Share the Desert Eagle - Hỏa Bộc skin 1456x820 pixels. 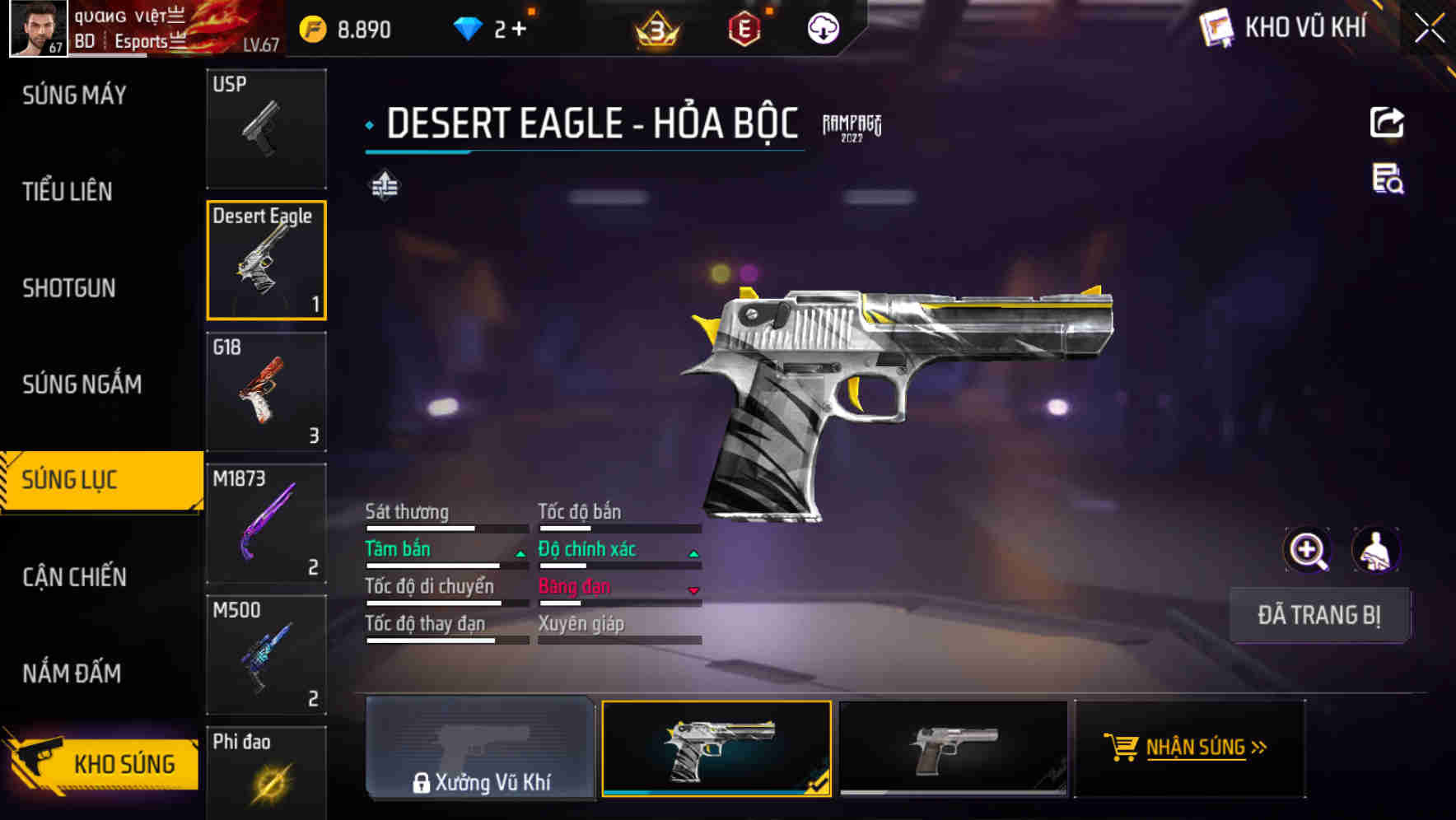pos(1388,122)
